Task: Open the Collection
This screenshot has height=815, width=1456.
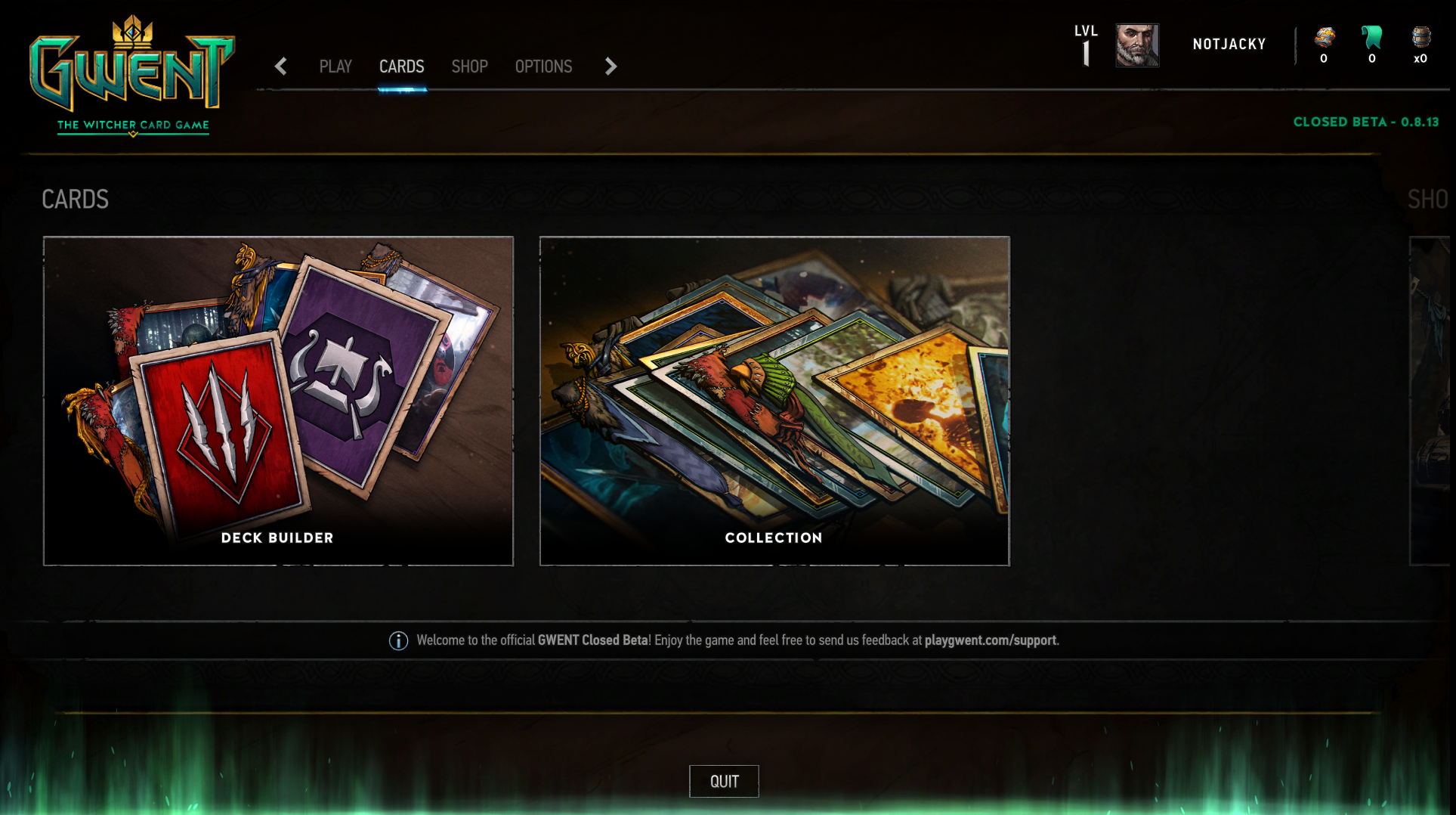Action: tap(774, 401)
